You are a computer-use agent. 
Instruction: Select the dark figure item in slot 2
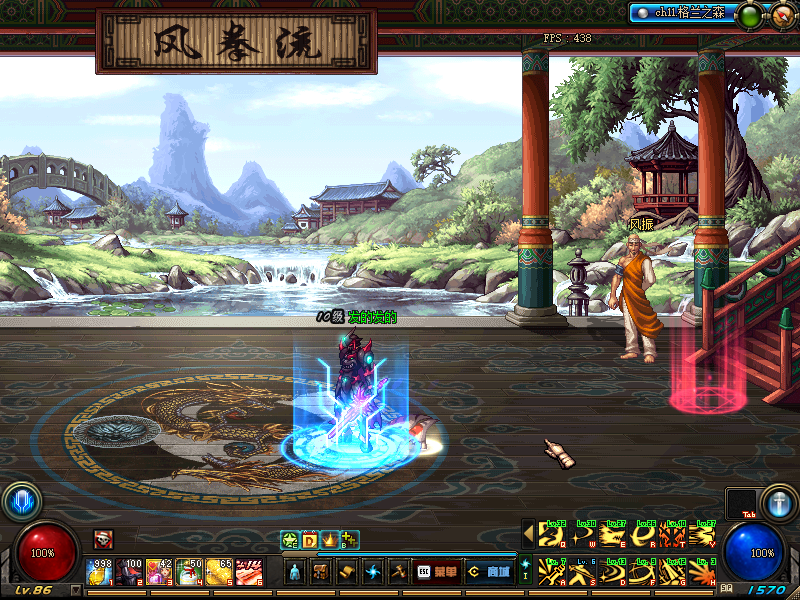[x=130, y=572]
